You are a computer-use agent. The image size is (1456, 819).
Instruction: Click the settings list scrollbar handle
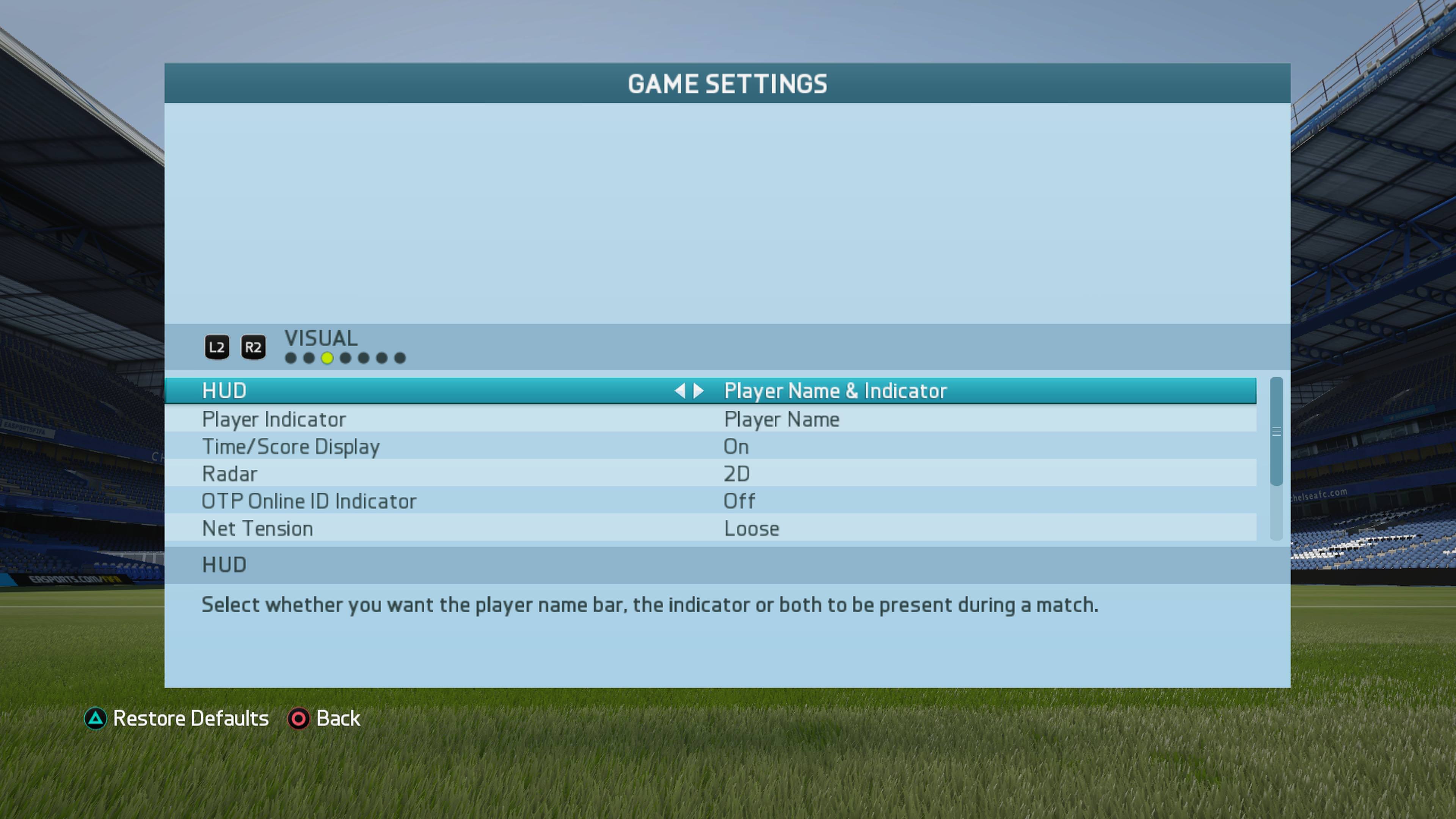1276,431
